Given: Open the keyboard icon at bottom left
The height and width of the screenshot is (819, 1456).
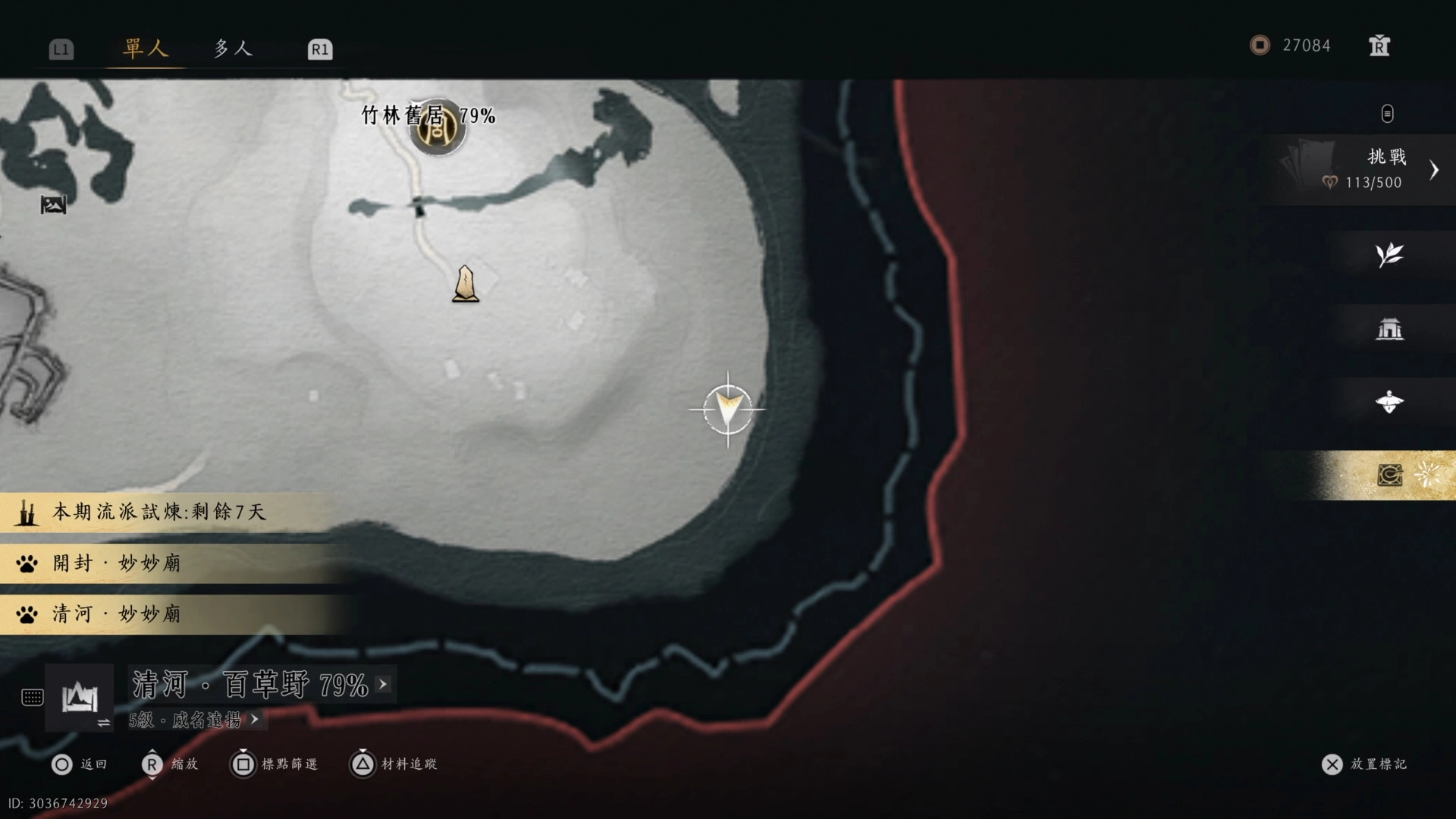Looking at the screenshot, I should 33,698.
